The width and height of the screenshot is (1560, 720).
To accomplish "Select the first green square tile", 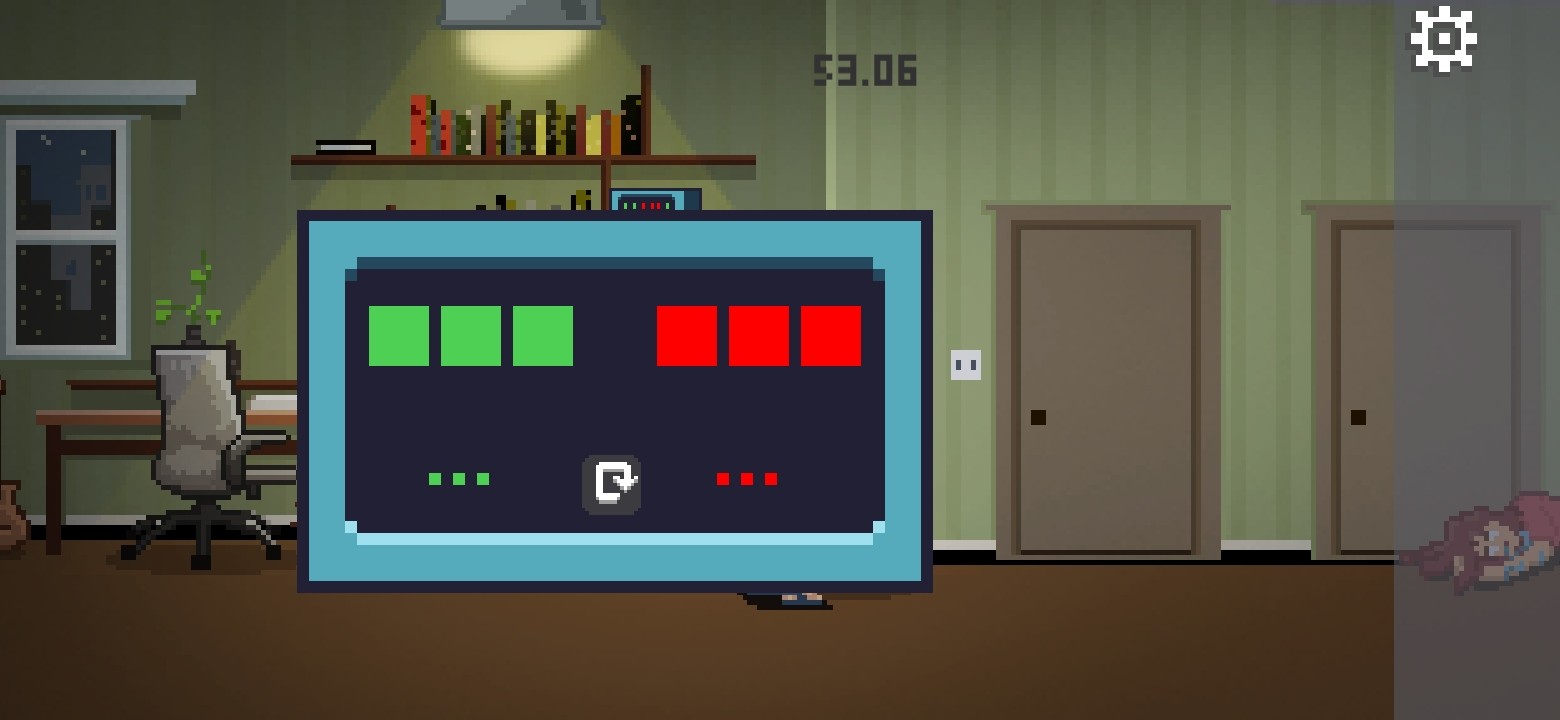I will 398,336.
